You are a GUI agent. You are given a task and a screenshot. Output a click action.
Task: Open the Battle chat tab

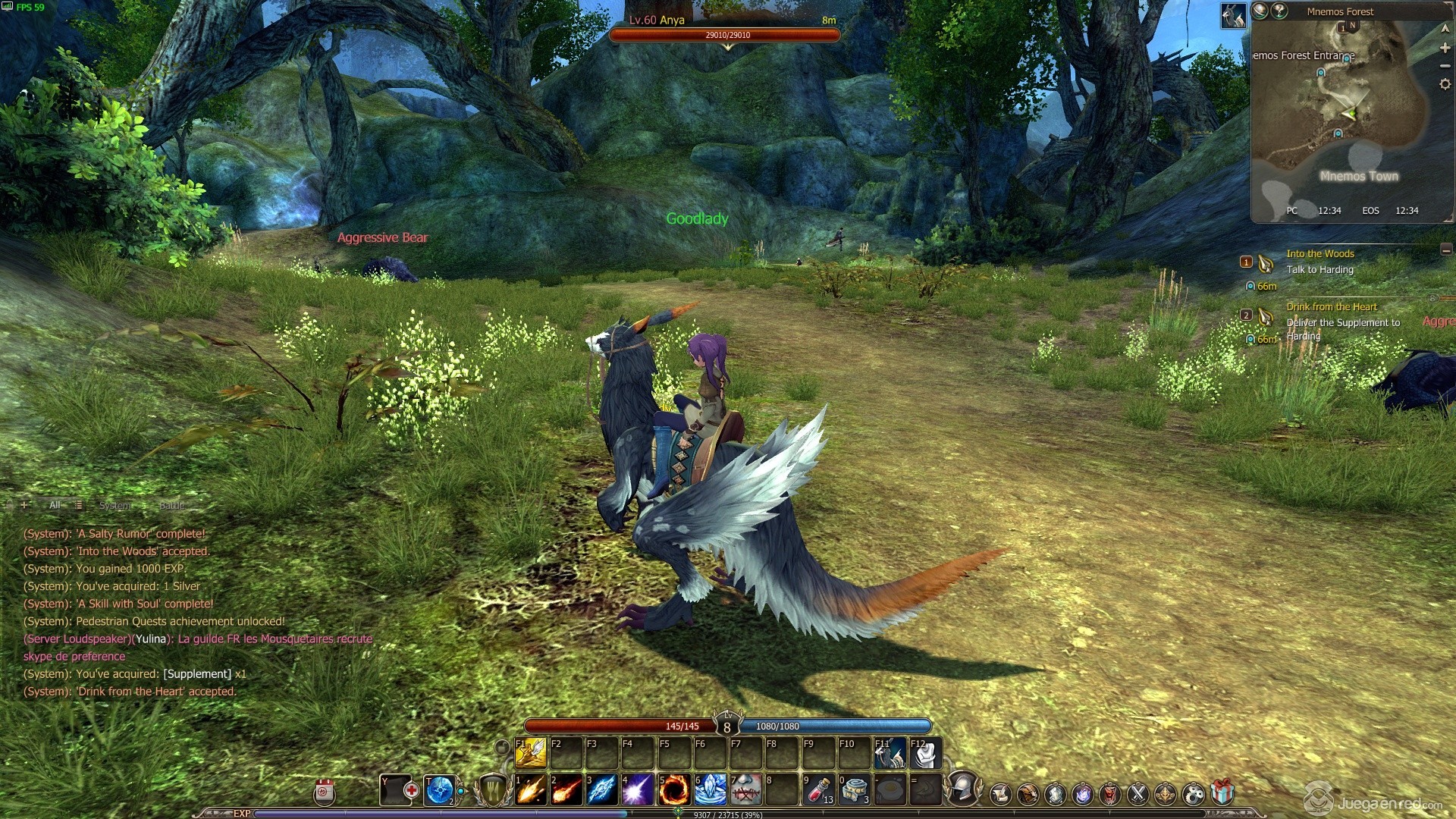(171, 505)
